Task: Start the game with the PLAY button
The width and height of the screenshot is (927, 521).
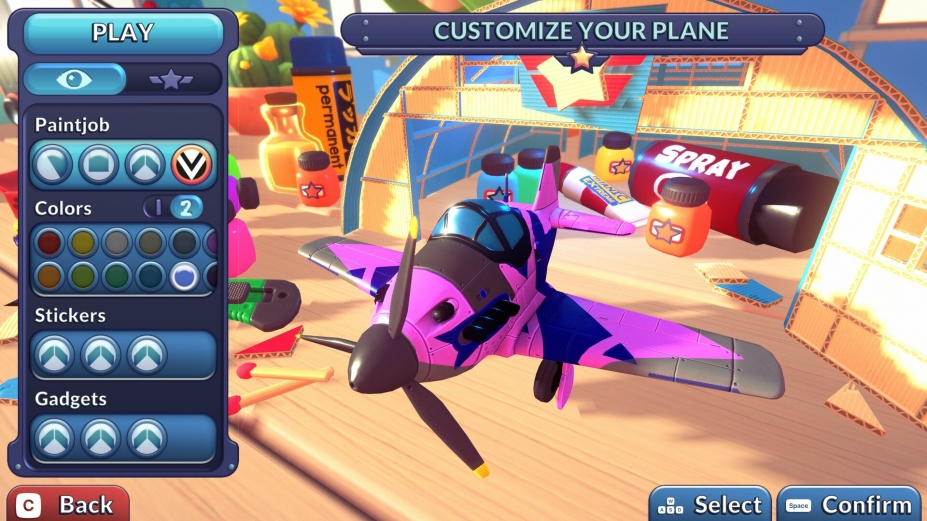Action: point(123,33)
